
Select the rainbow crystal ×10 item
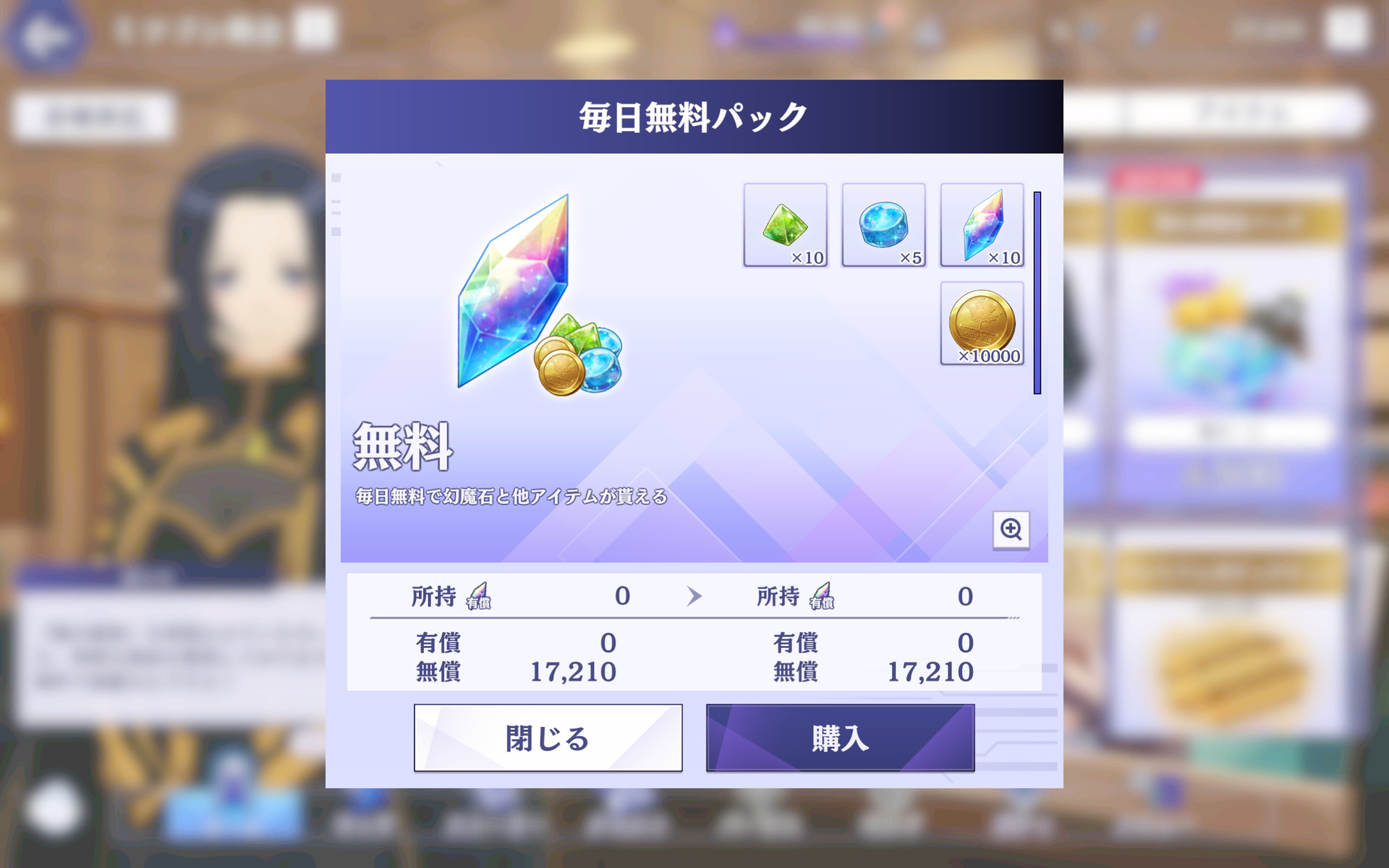coord(982,225)
